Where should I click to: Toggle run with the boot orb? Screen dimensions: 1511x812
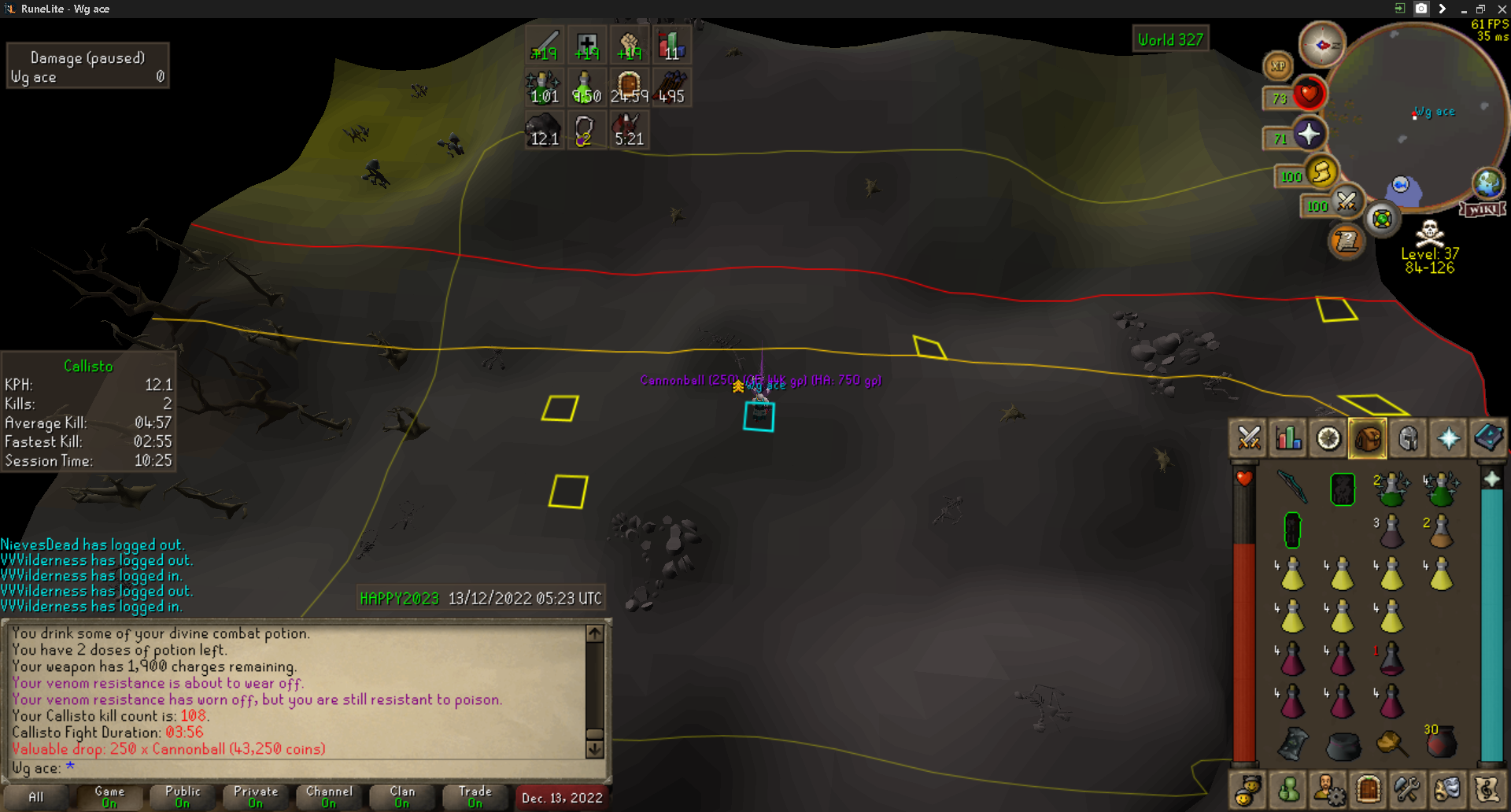pyautogui.click(x=1322, y=172)
